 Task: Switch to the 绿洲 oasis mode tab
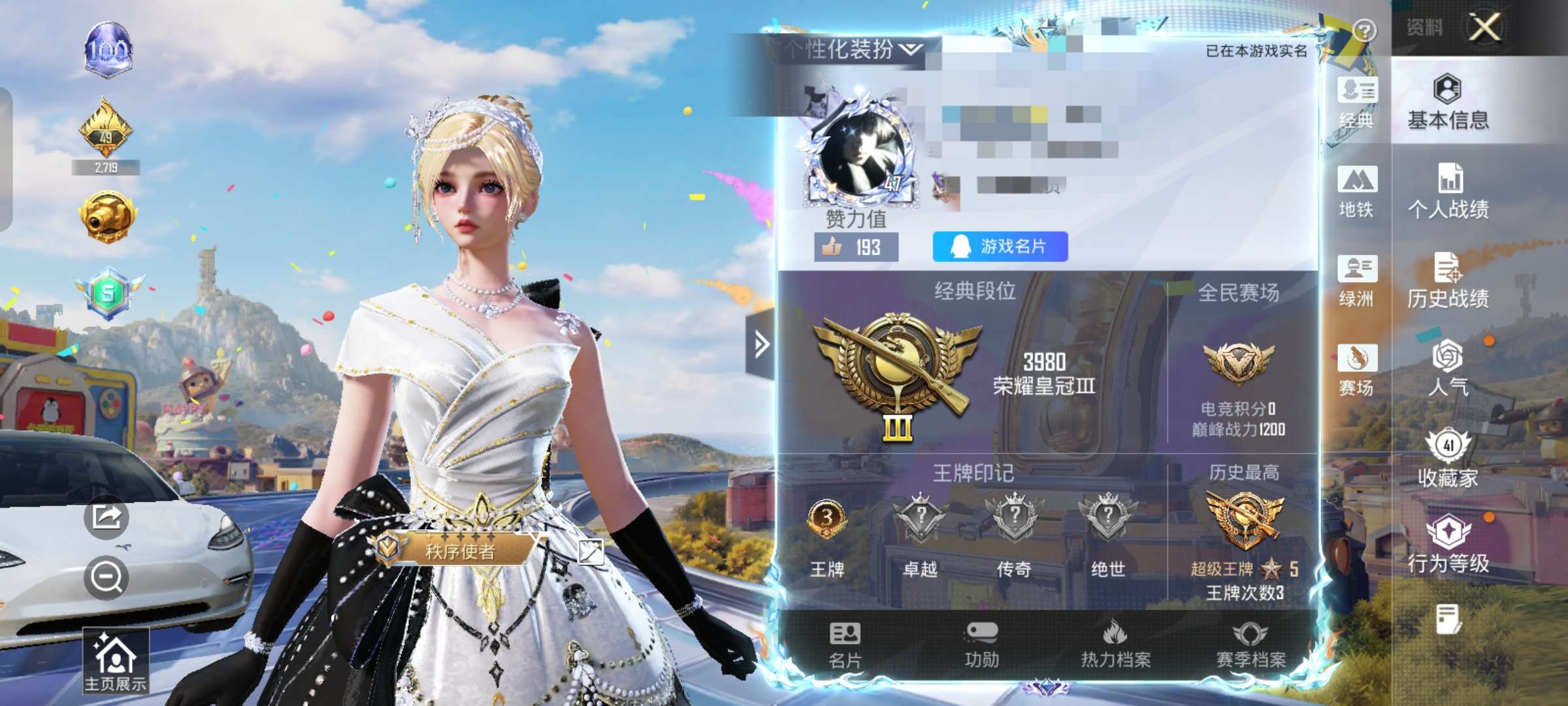coord(1356,281)
